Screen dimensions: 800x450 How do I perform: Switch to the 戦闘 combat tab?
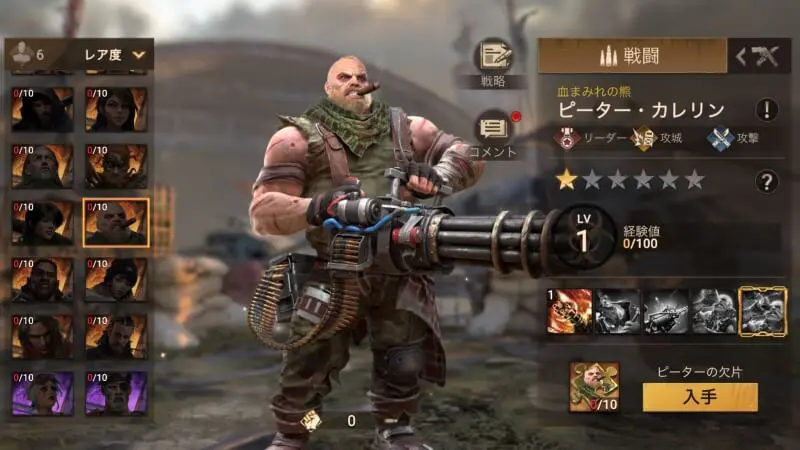click(632, 56)
